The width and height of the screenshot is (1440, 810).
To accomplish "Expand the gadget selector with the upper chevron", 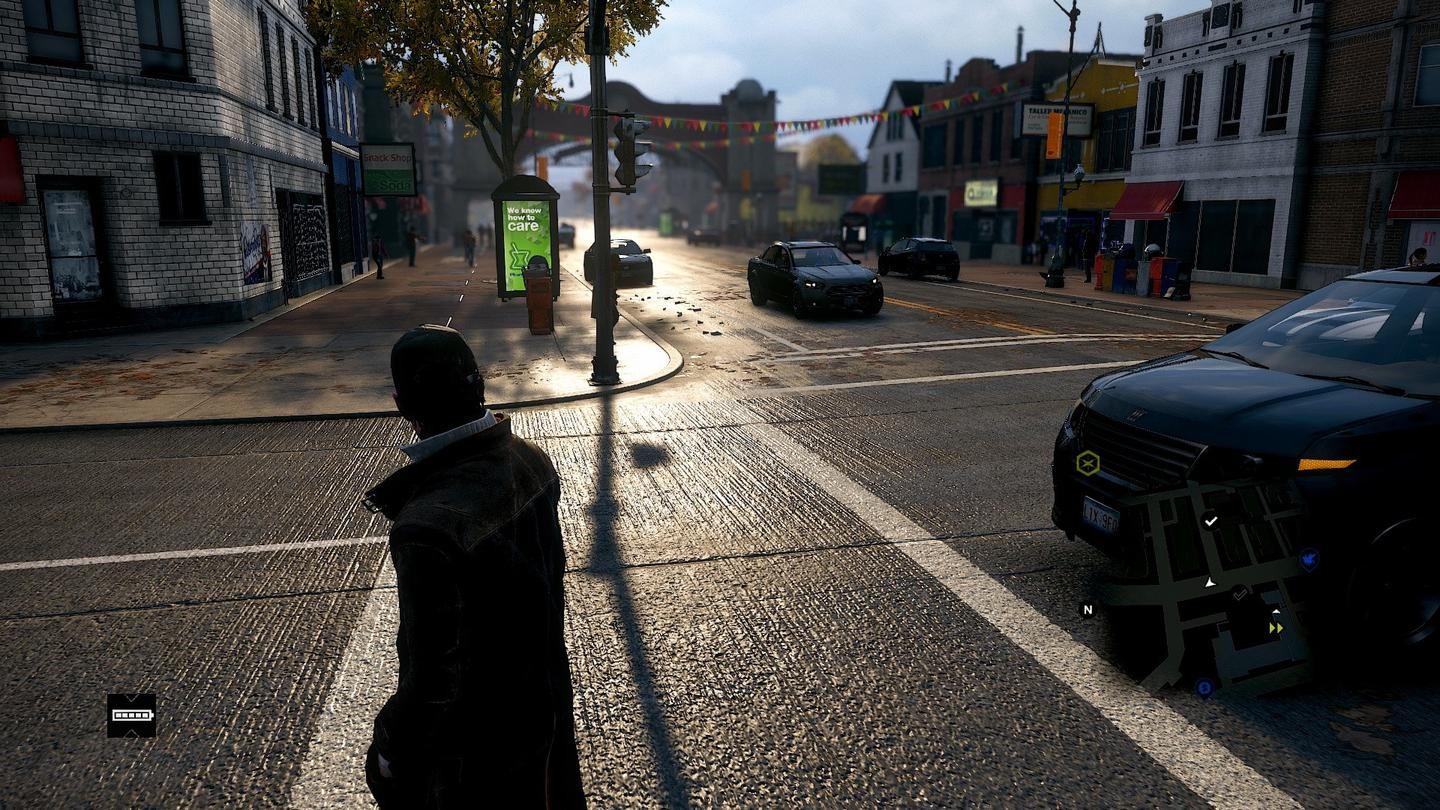I will click(131, 698).
